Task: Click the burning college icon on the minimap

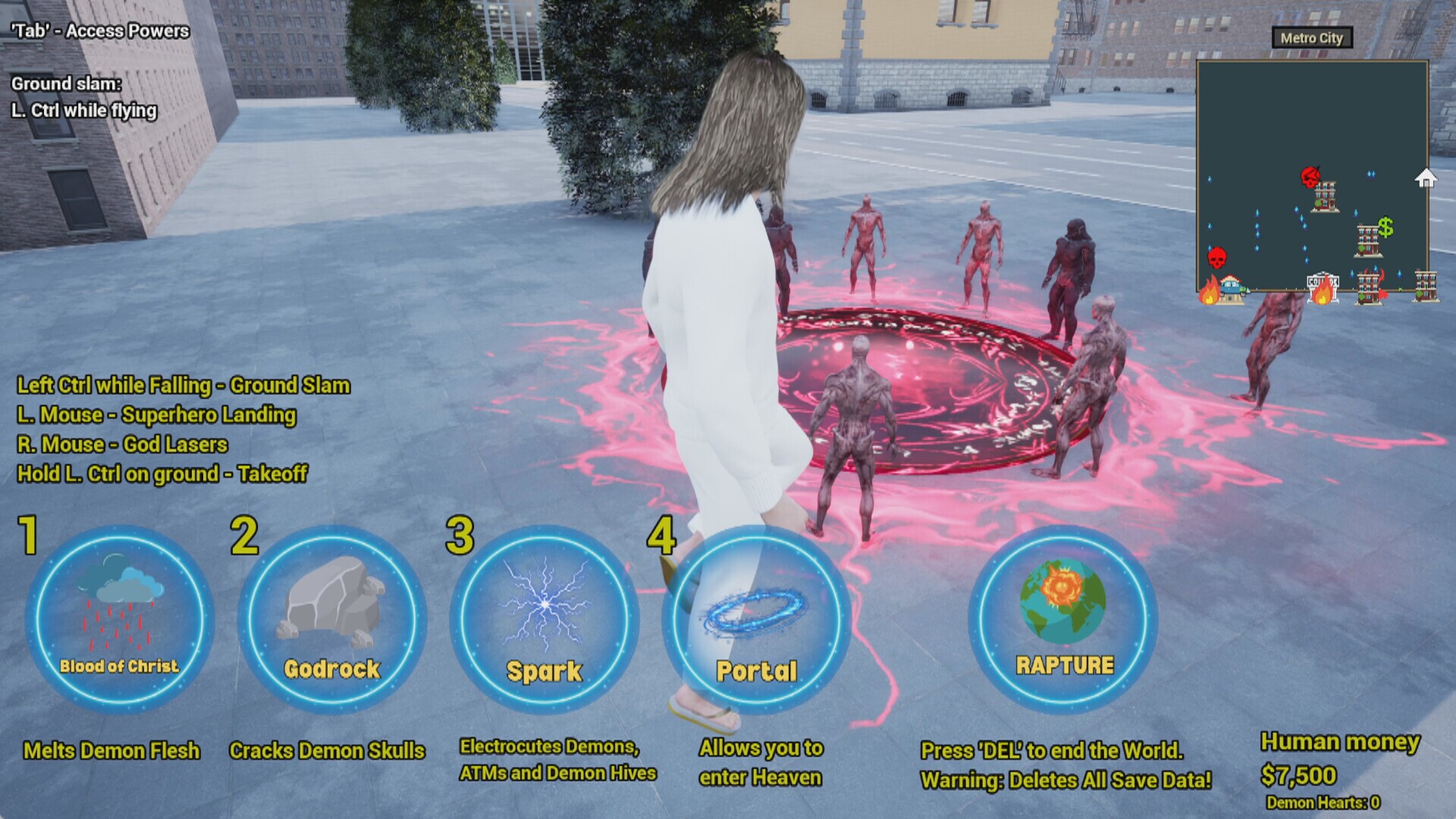Action: click(x=1323, y=281)
